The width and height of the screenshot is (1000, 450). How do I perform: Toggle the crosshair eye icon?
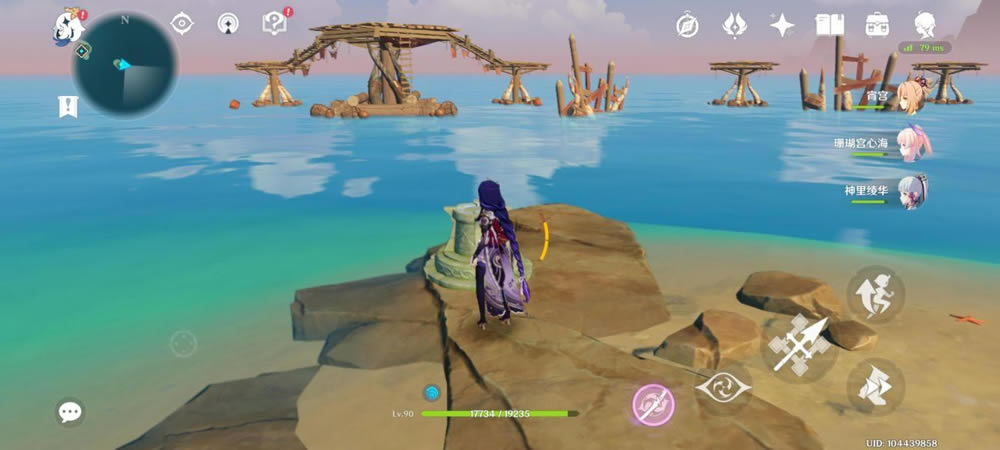tap(182, 23)
